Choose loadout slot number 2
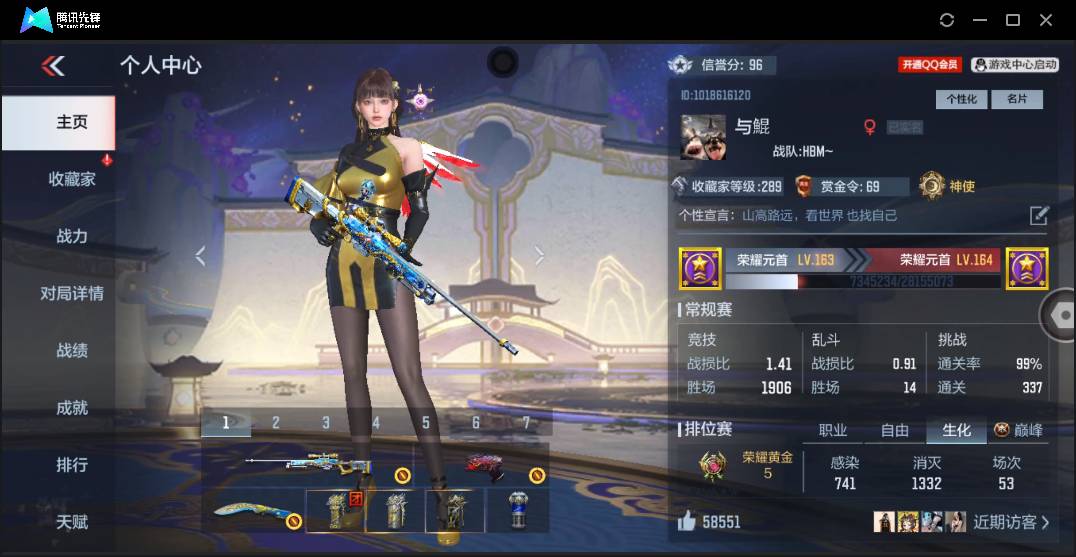The image size is (1076, 557). [x=276, y=423]
